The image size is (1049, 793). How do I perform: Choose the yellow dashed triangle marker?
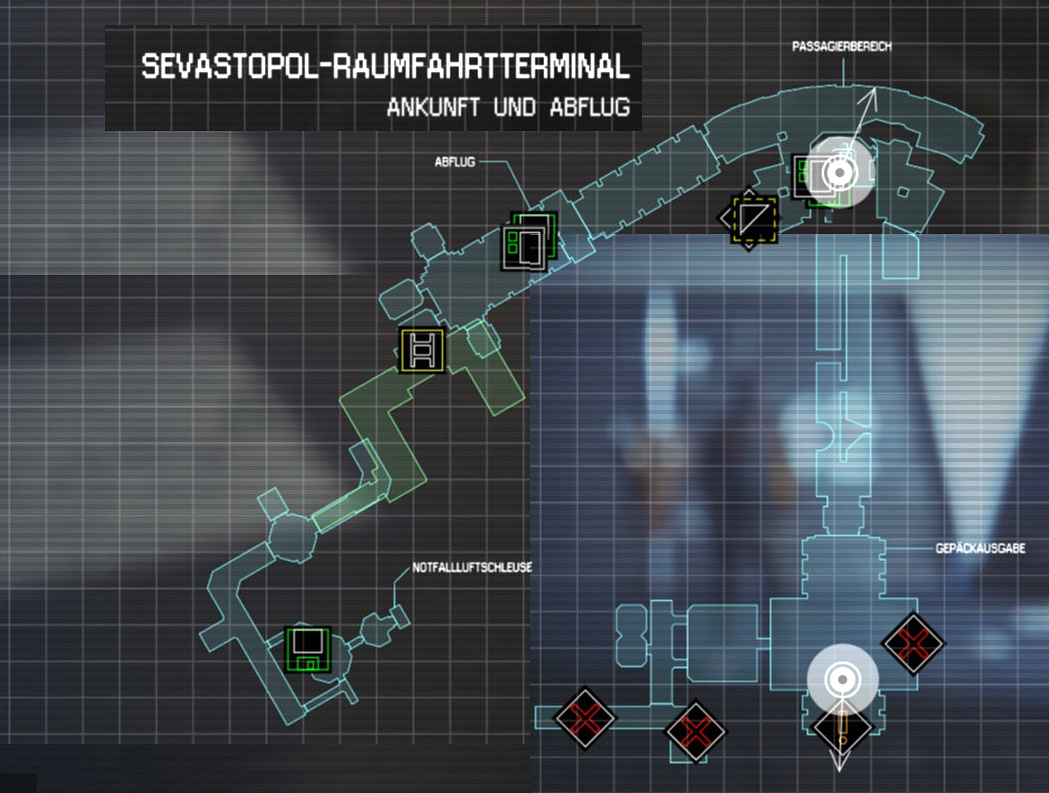[x=750, y=217]
